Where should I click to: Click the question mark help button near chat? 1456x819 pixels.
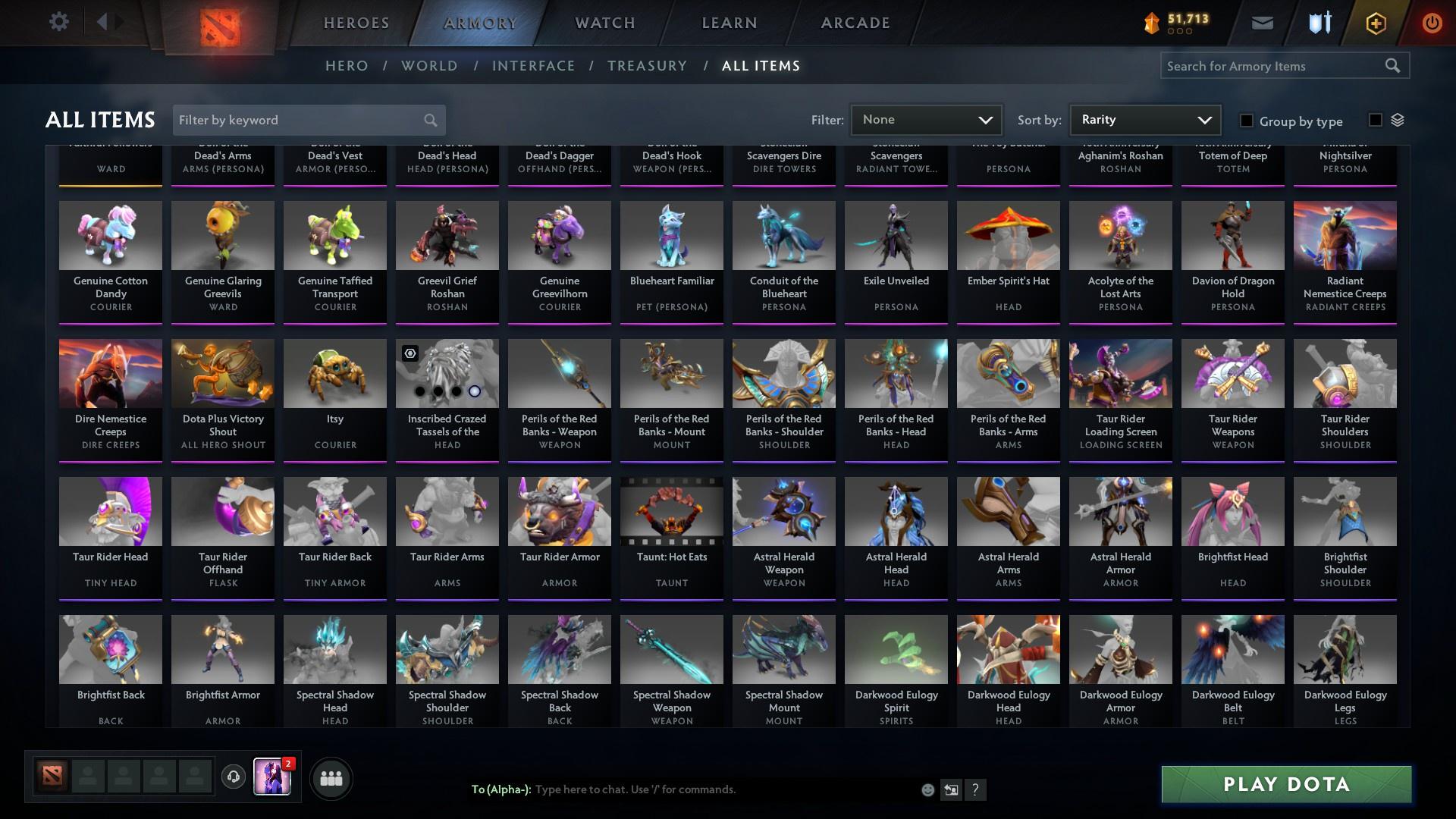[976, 789]
